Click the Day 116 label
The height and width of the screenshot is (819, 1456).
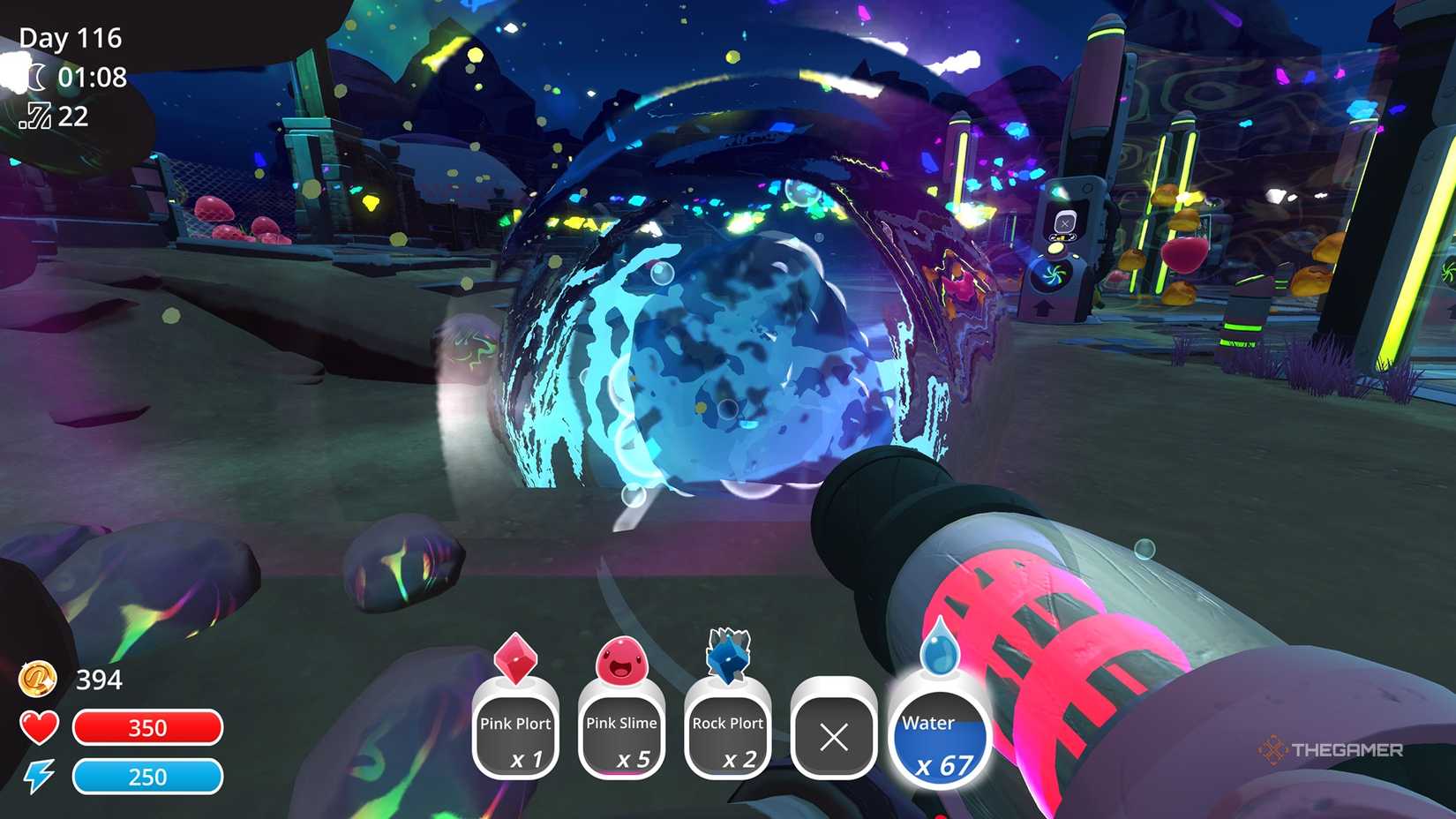(x=71, y=37)
